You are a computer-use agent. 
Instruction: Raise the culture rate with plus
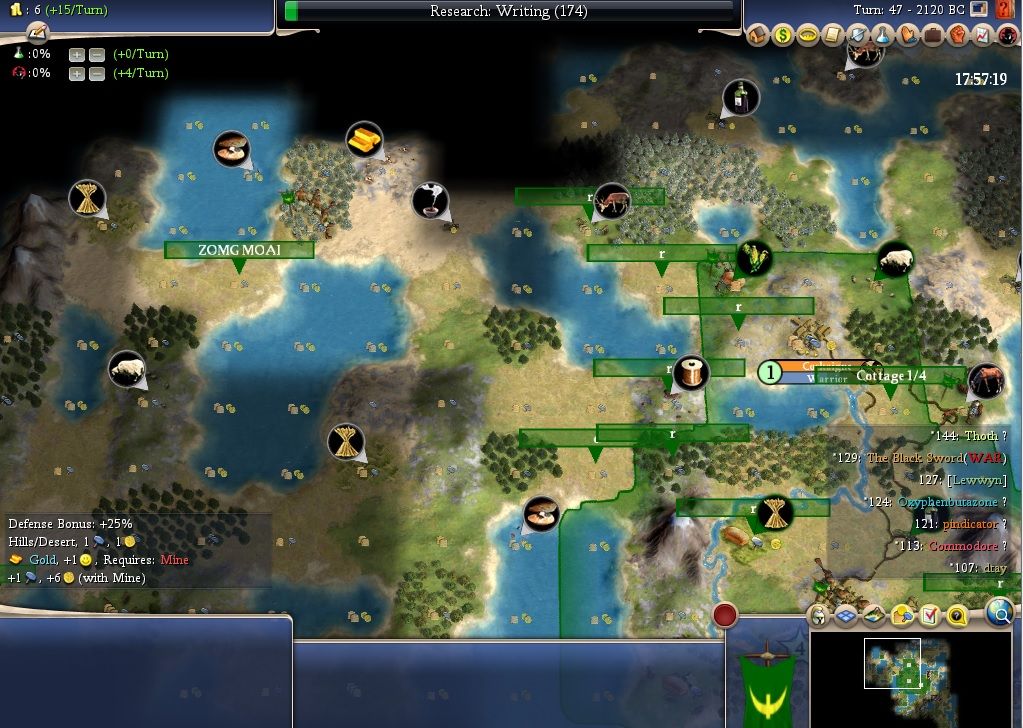click(77, 73)
